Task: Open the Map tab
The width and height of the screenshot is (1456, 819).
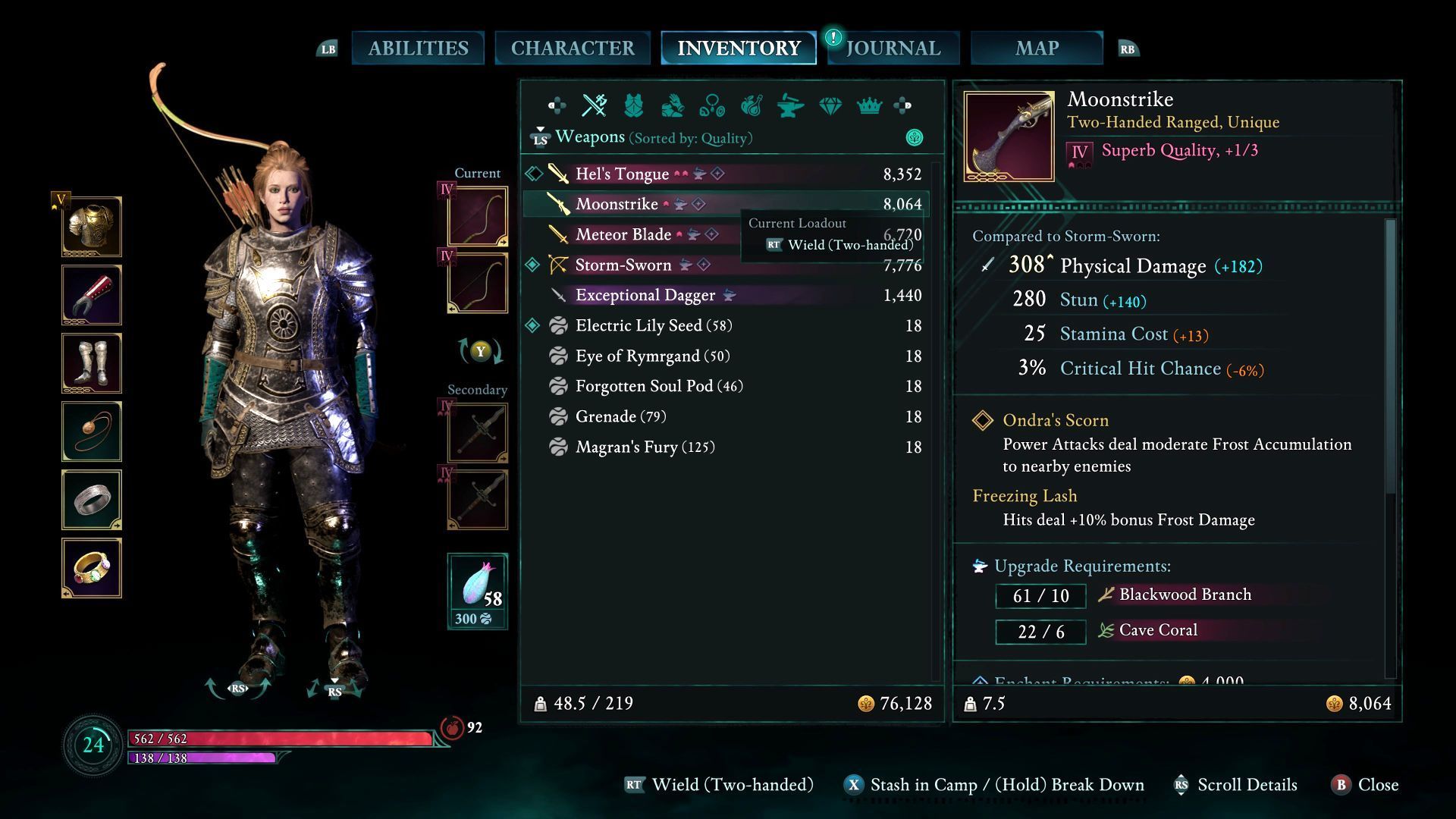Action: [1037, 49]
